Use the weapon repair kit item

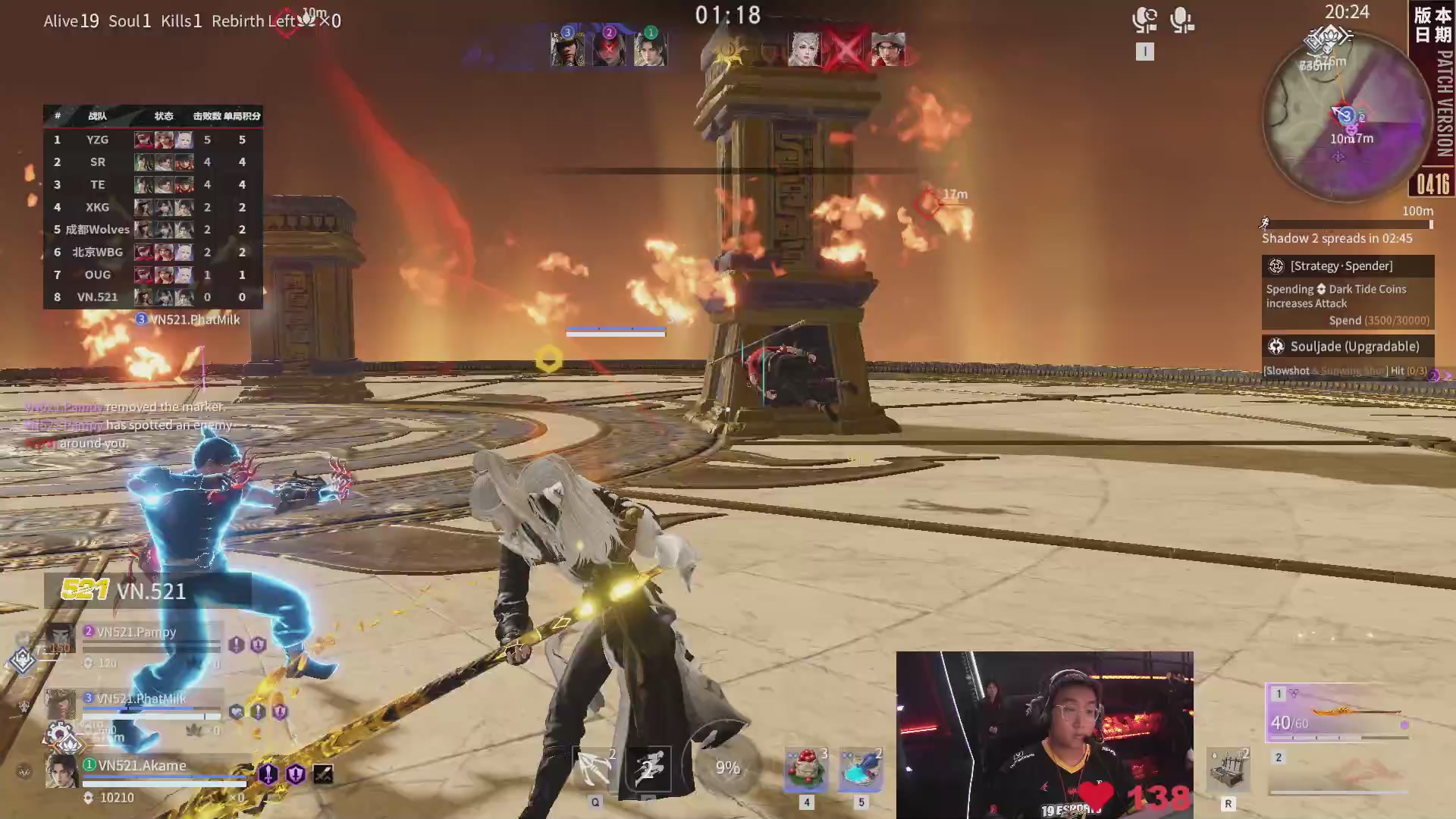pos(1228,770)
